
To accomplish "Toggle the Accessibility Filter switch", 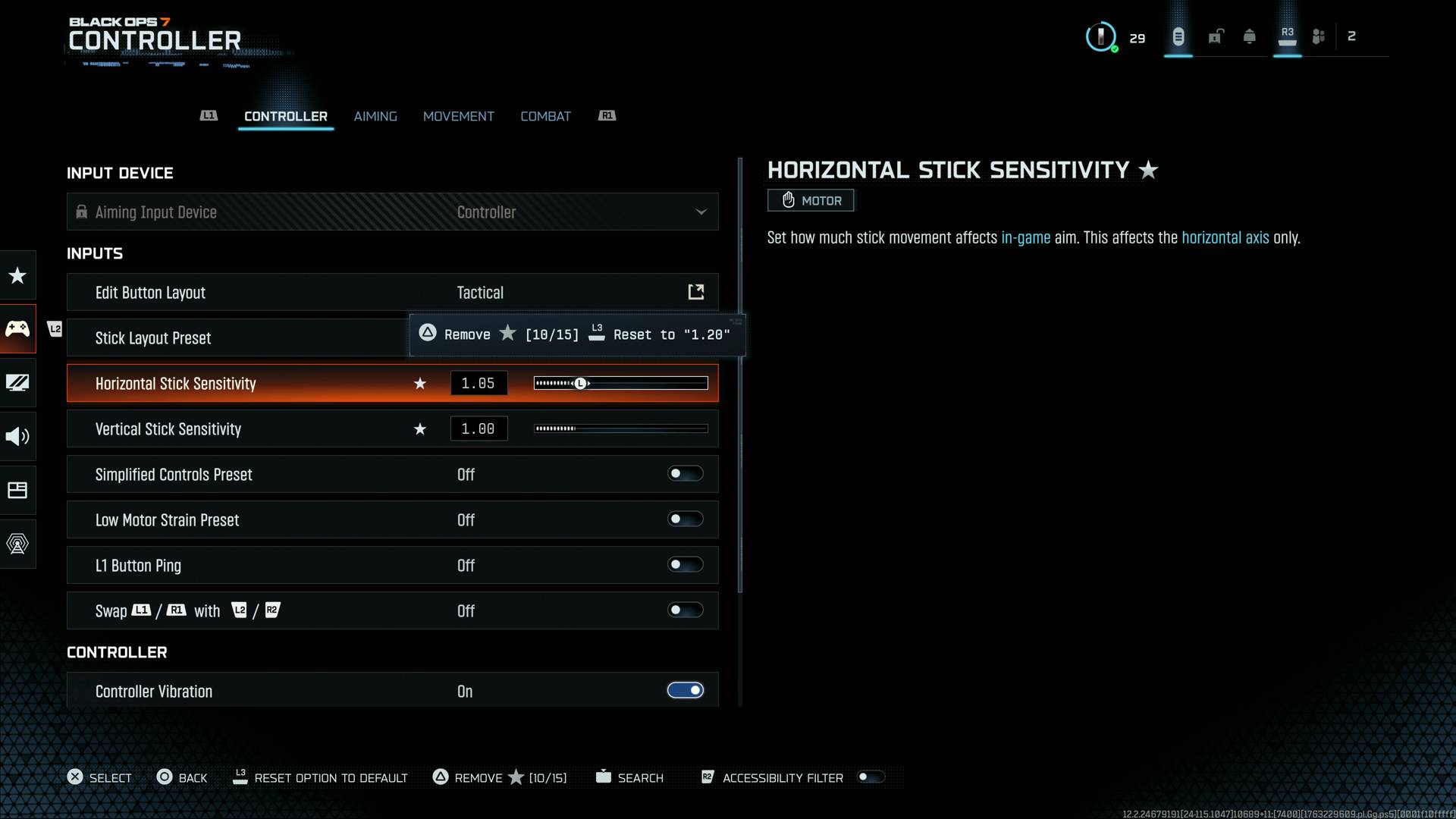I will click(871, 777).
